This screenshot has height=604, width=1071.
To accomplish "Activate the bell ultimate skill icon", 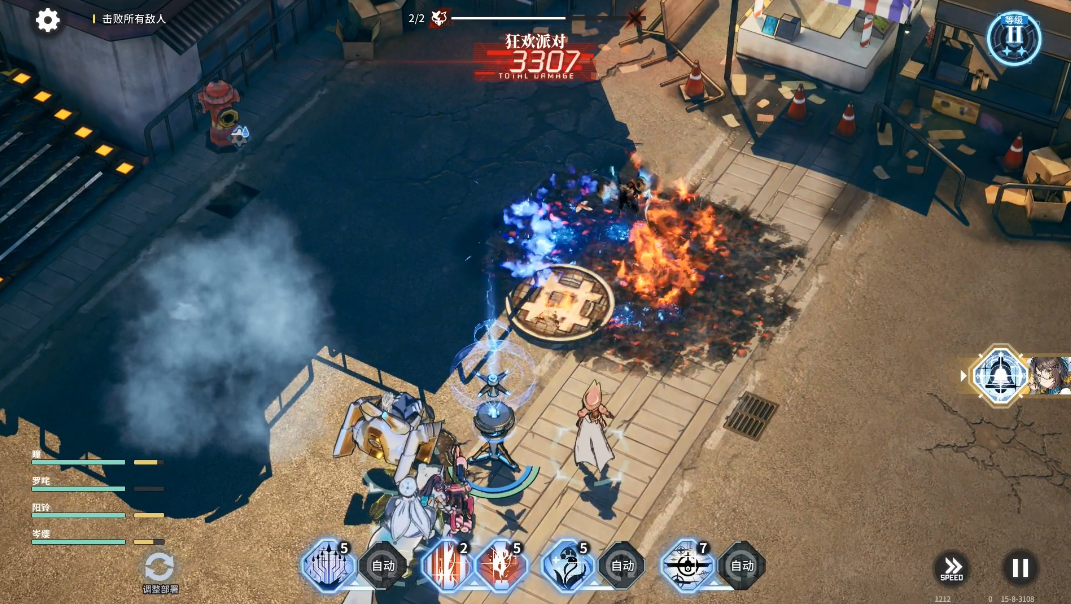I will [999, 375].
